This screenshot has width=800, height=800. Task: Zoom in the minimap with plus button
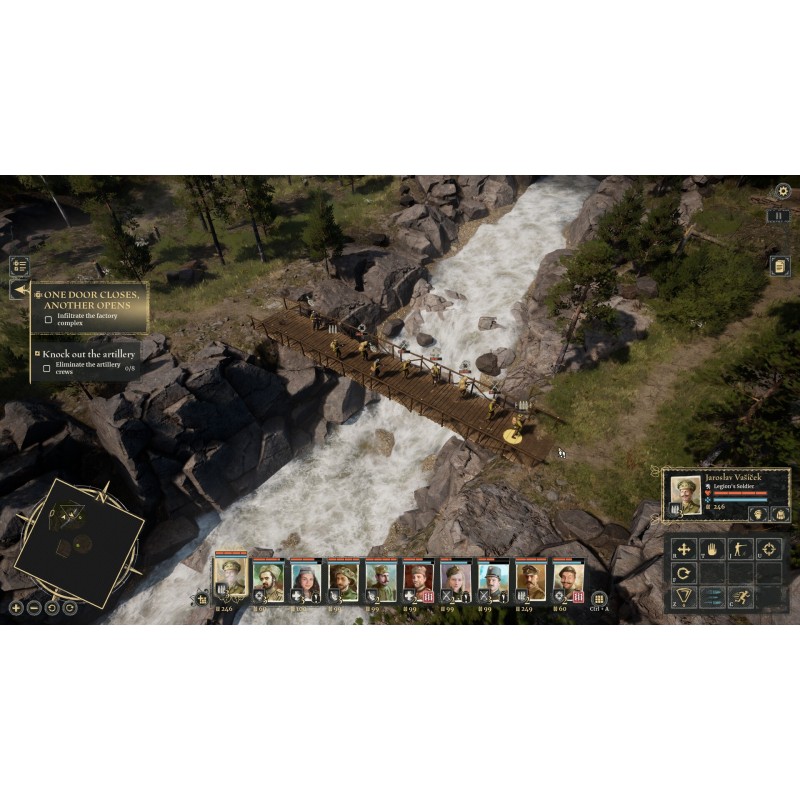tap(16, 607)
